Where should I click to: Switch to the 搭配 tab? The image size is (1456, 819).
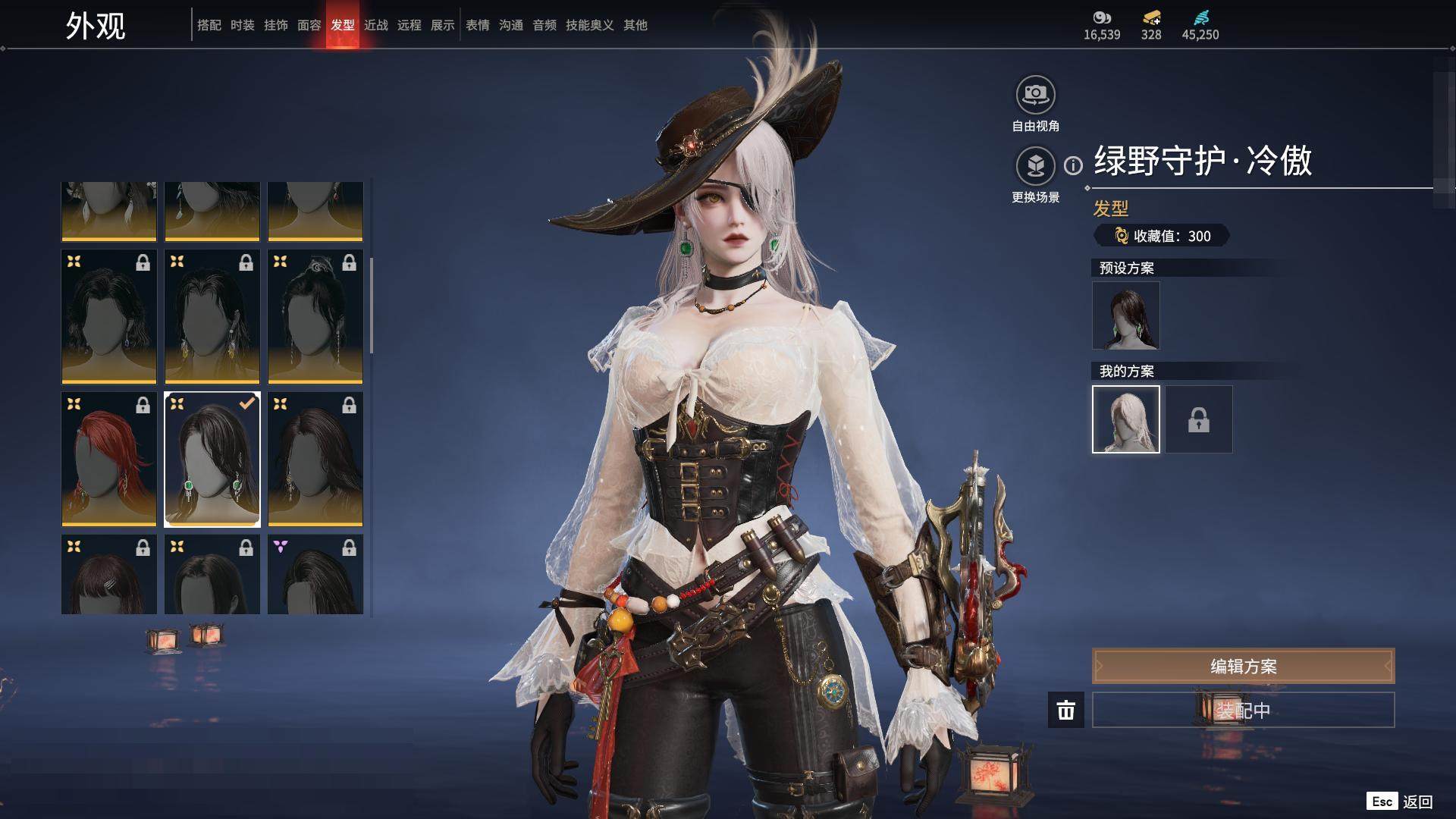tap(209, 25)
